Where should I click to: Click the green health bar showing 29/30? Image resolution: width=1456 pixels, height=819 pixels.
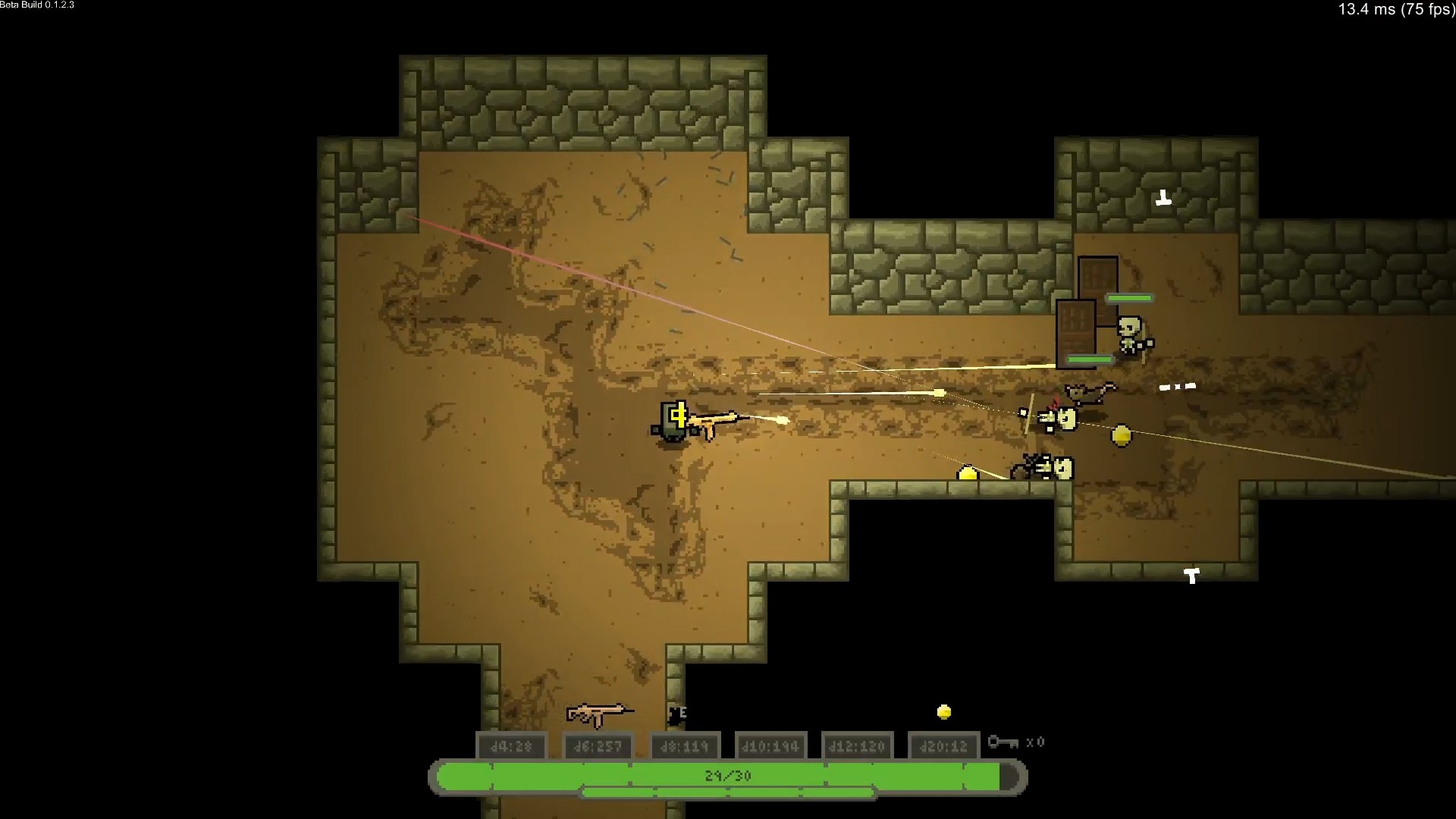point(726,775)
